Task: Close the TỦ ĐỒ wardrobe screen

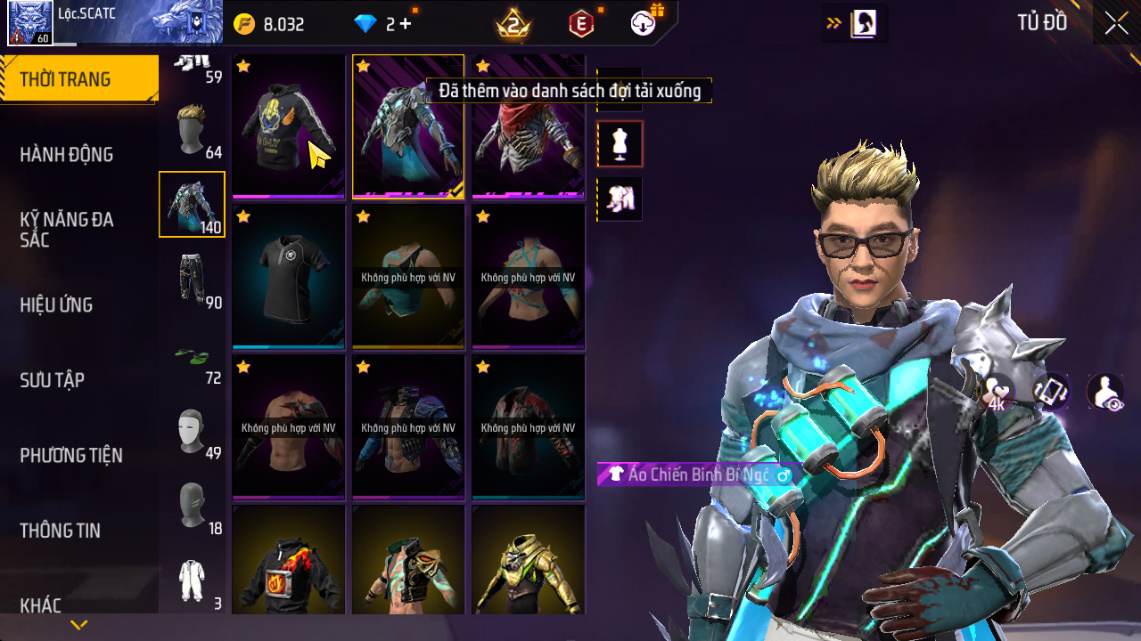Action: [x=1116, y=23]
